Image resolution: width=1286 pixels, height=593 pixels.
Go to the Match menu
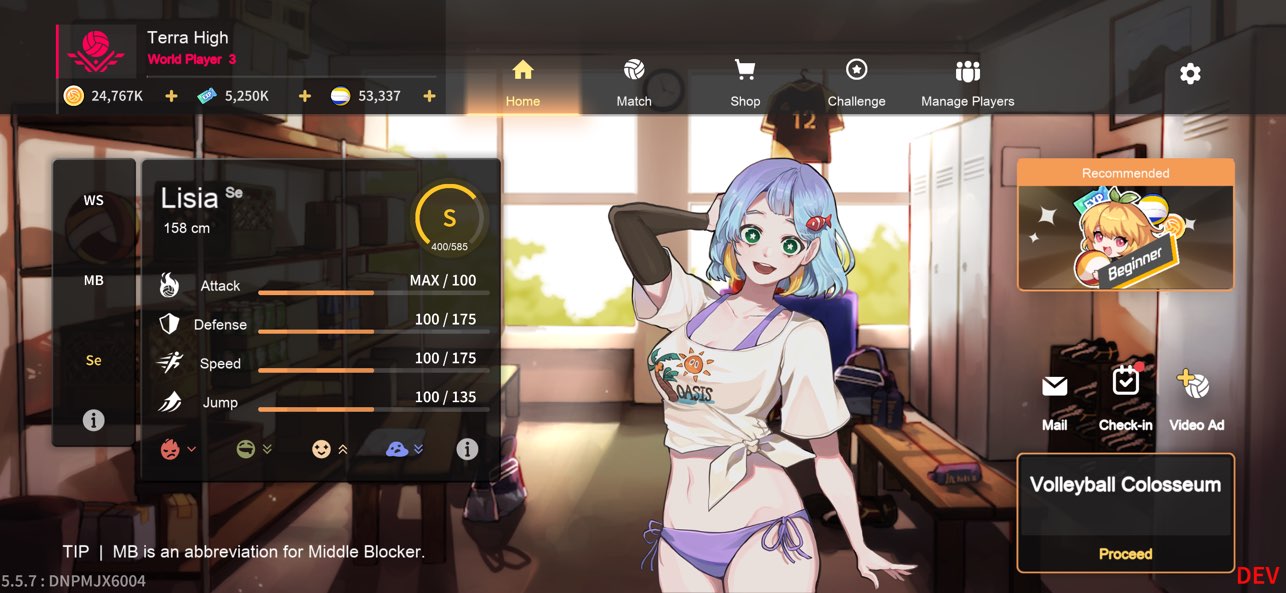point(634,83)
